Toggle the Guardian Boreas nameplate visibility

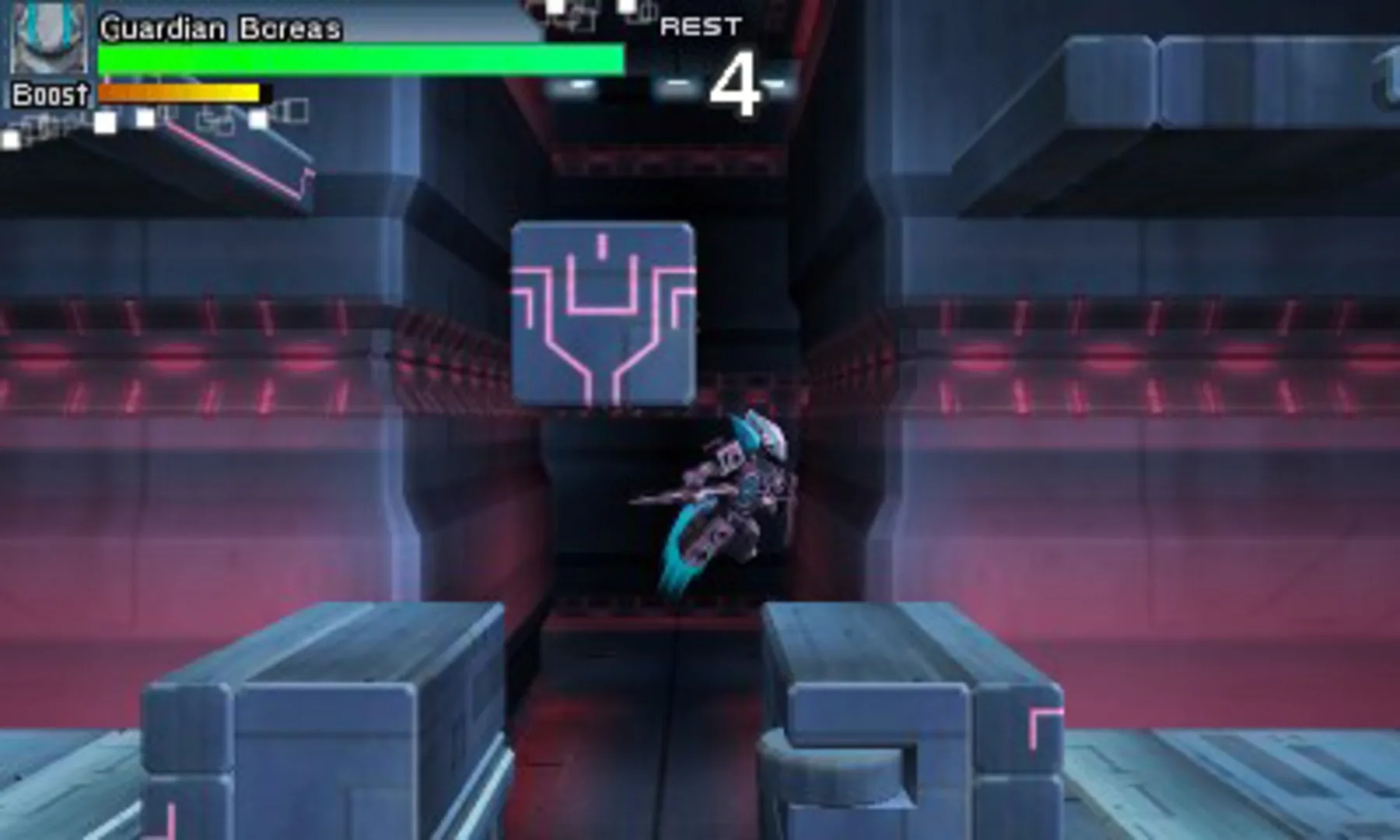222,27
